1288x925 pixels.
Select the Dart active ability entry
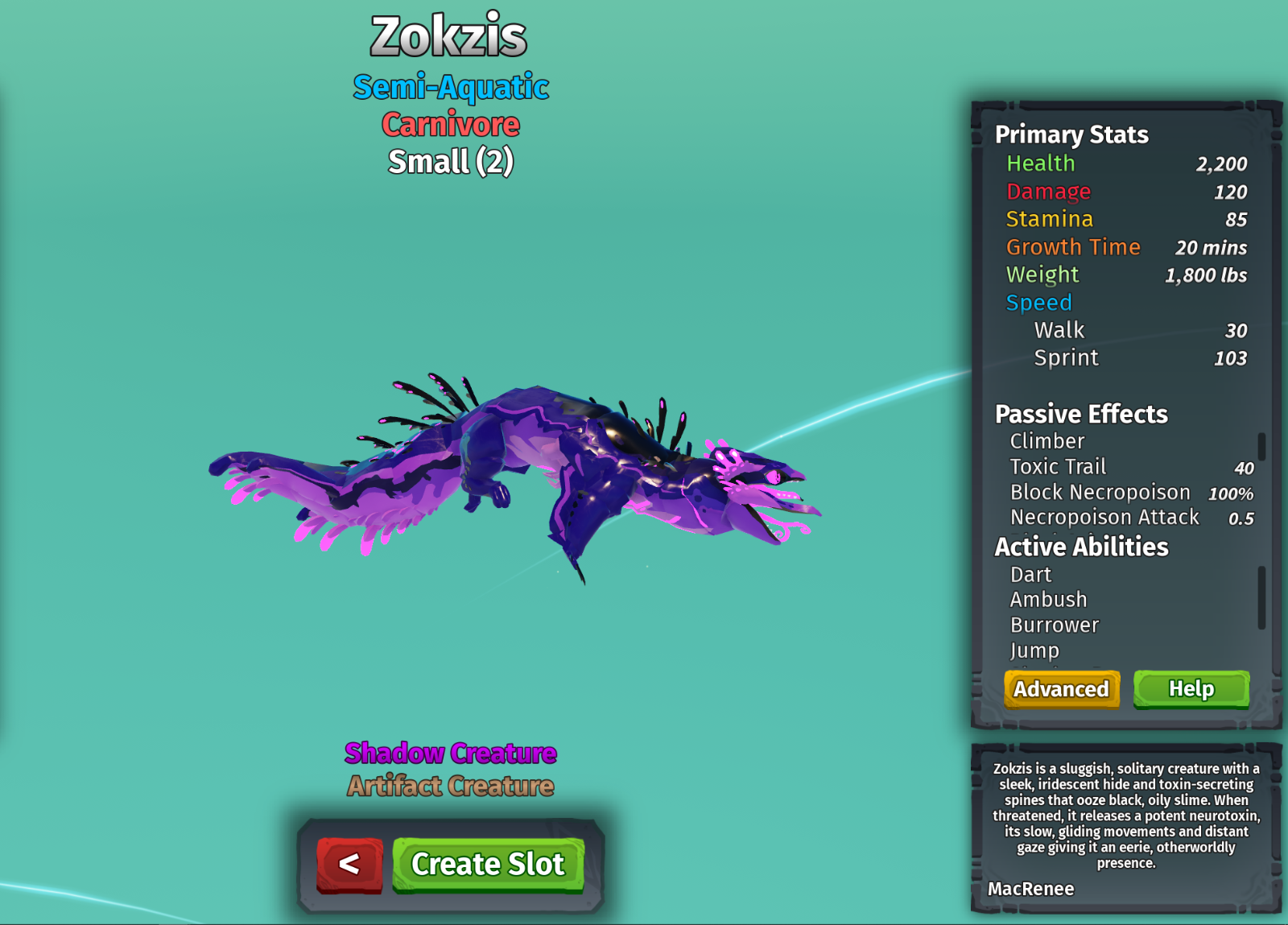(x=1031, y=575)
